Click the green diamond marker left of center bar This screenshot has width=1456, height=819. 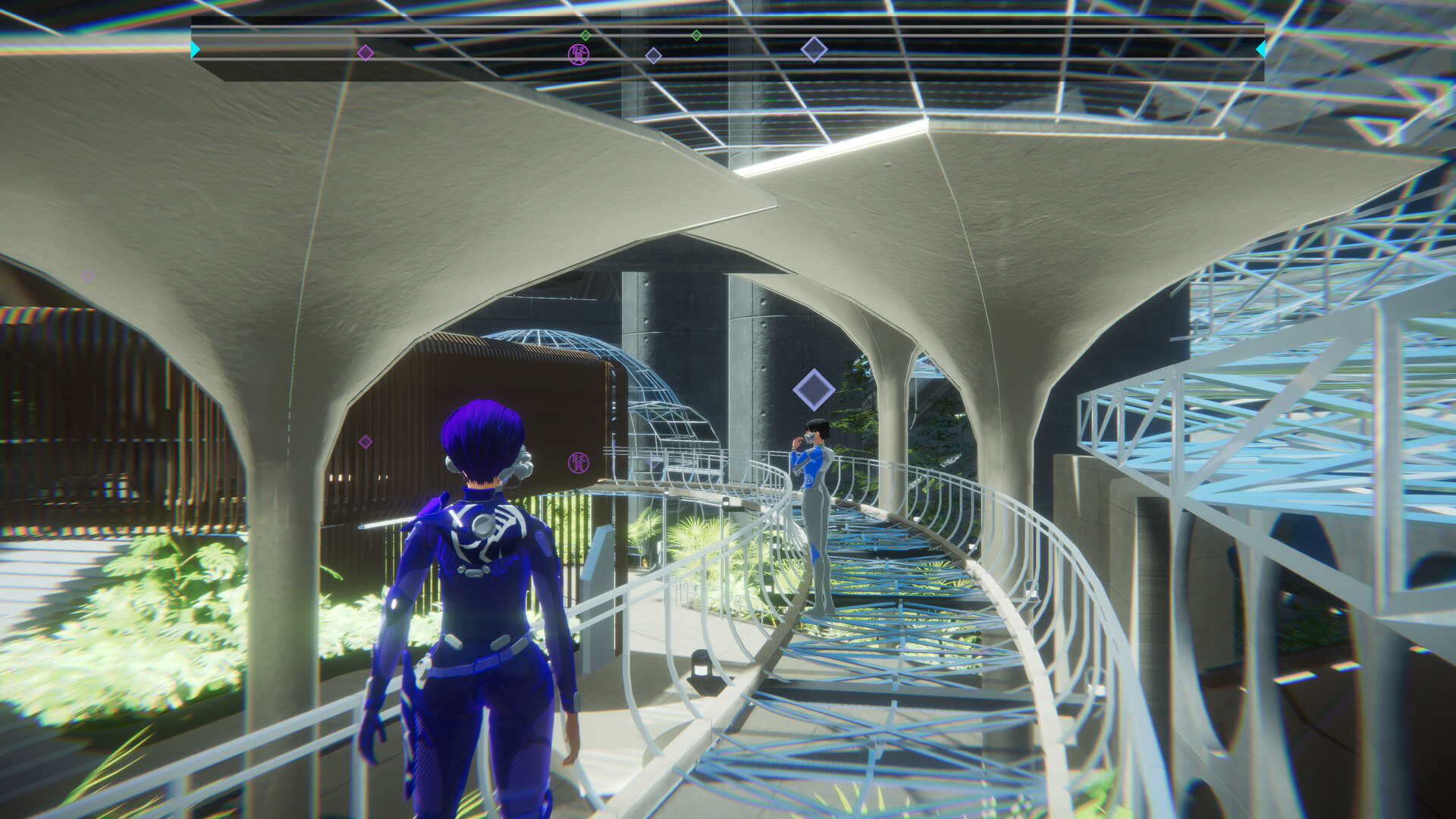[585, 34]
